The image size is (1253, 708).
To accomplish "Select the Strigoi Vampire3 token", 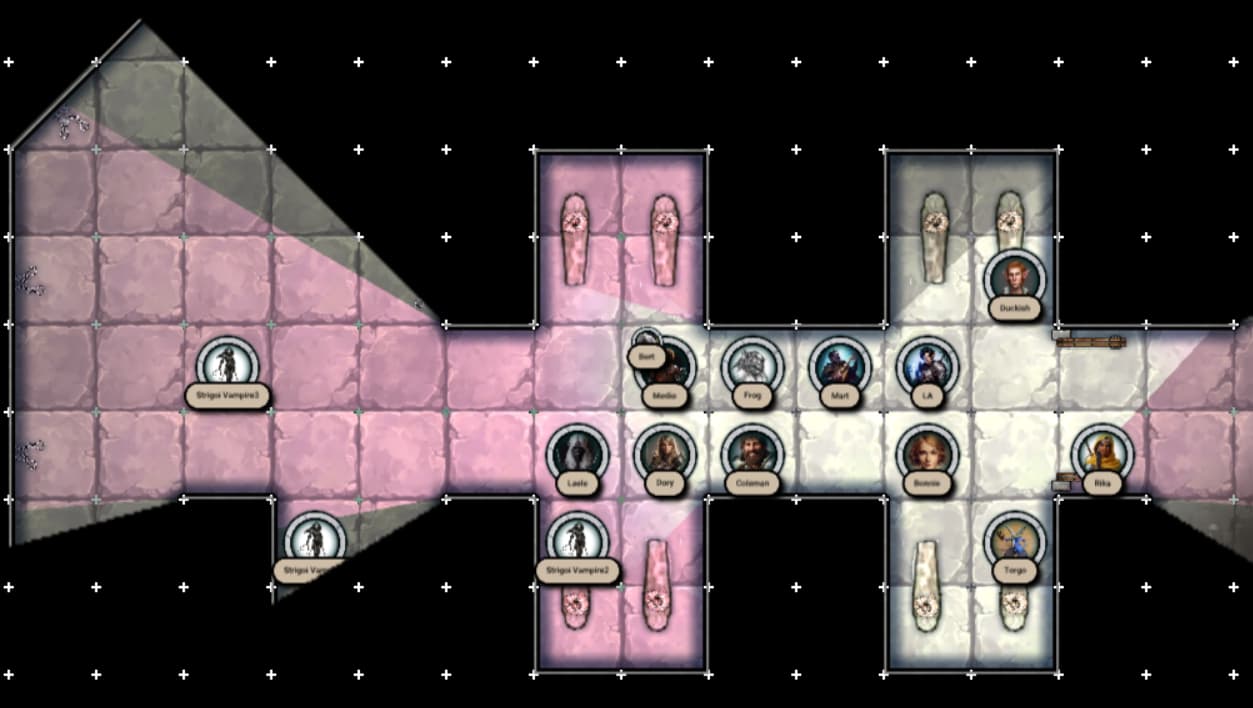I will (x=228, y=365).
